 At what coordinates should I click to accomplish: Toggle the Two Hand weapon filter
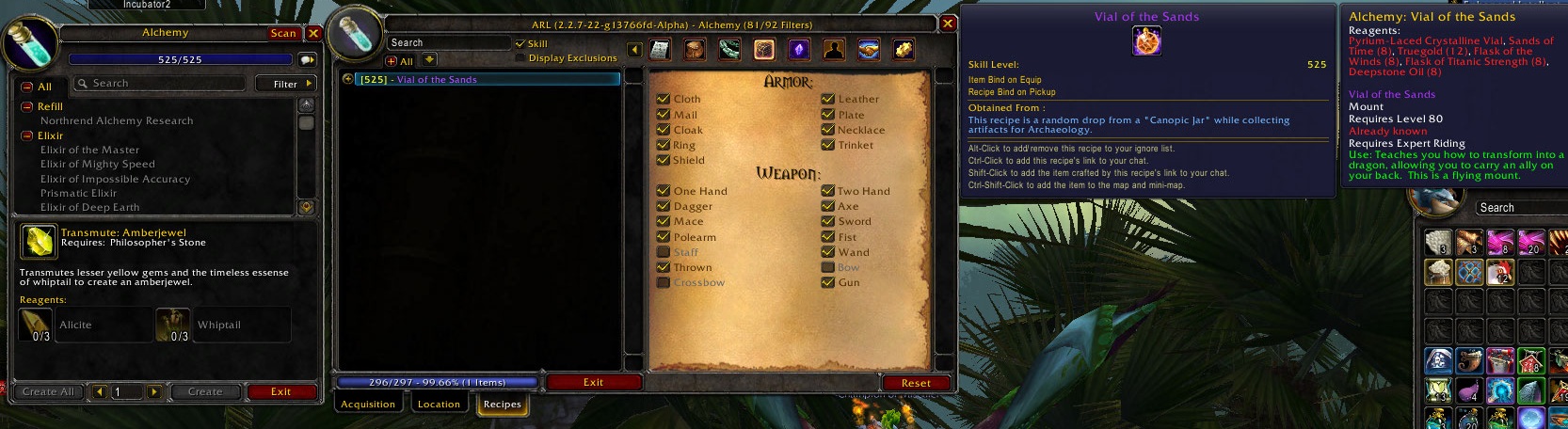coord(828,191)
